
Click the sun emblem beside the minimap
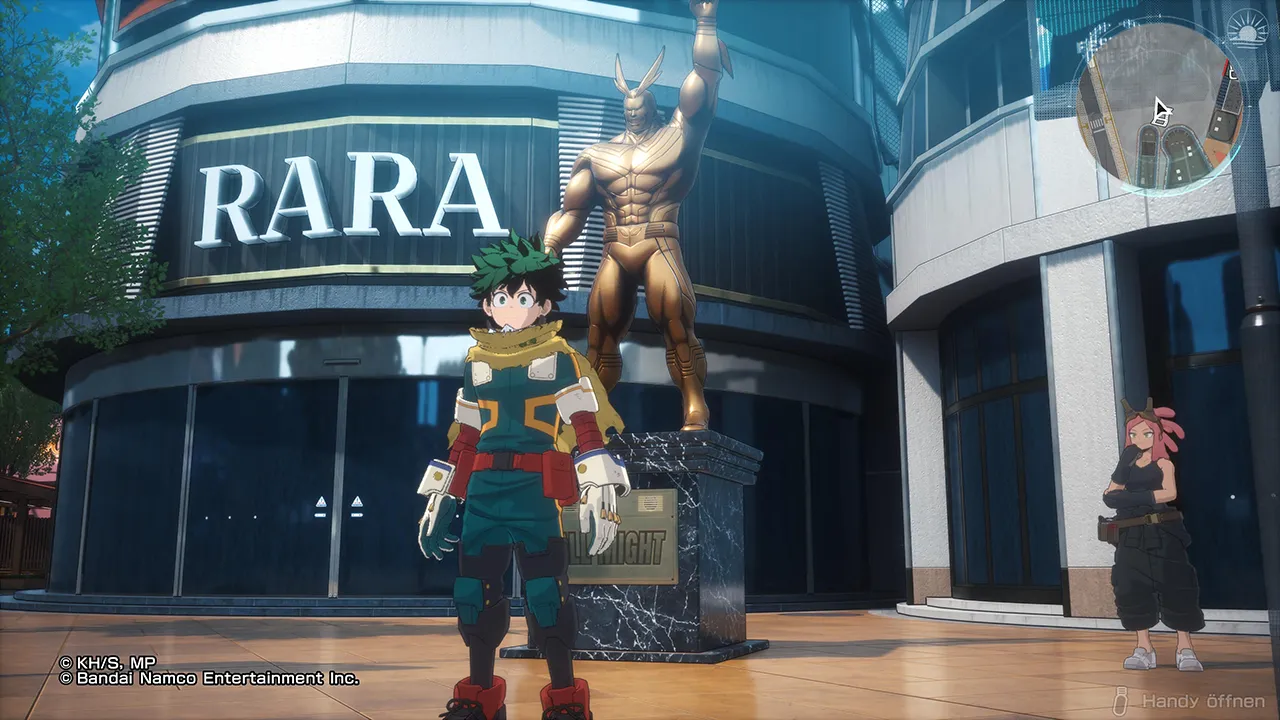click(1249, 31)
